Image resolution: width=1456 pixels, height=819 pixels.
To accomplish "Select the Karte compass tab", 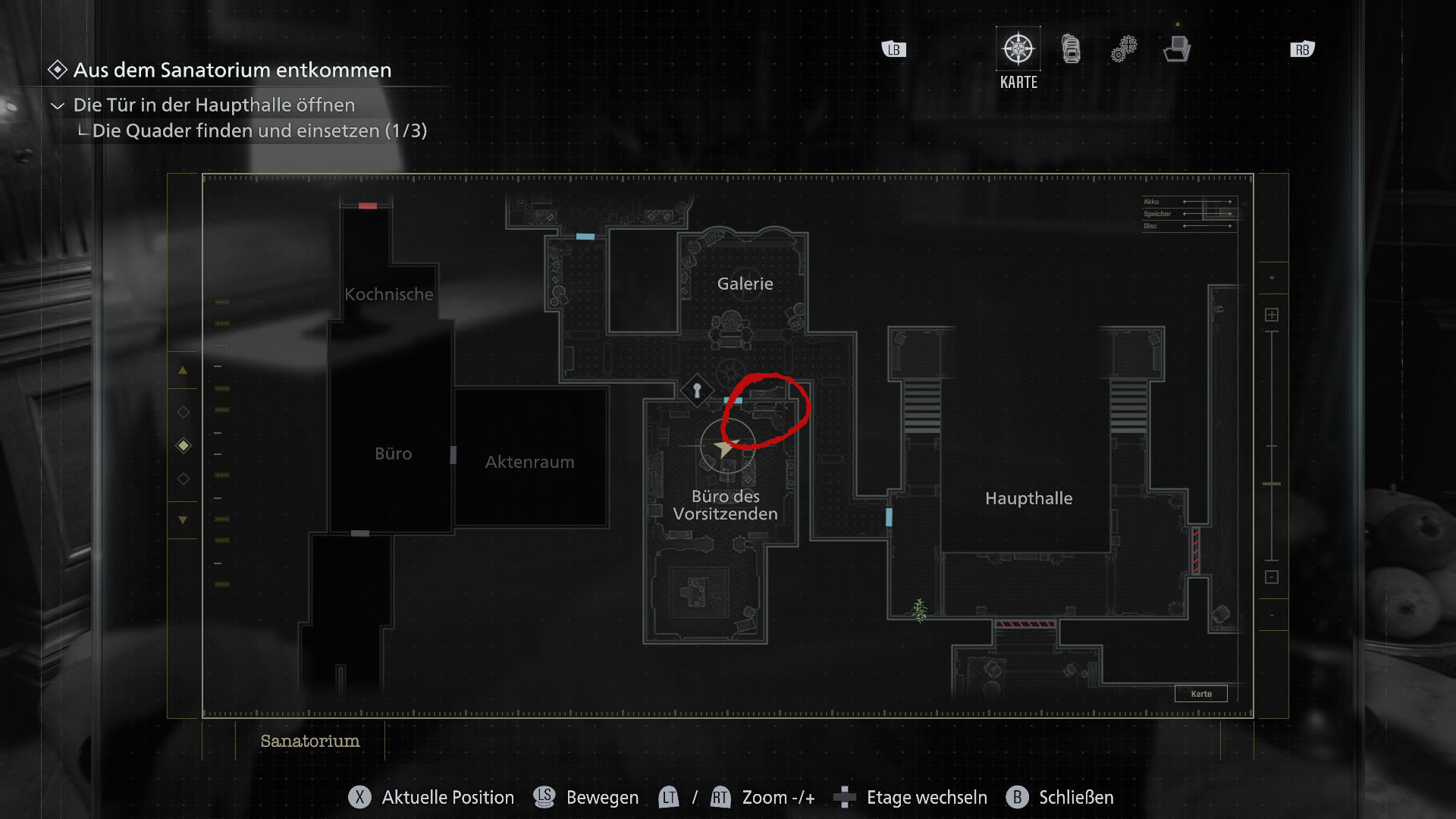I will click(x=1018, y=50).
